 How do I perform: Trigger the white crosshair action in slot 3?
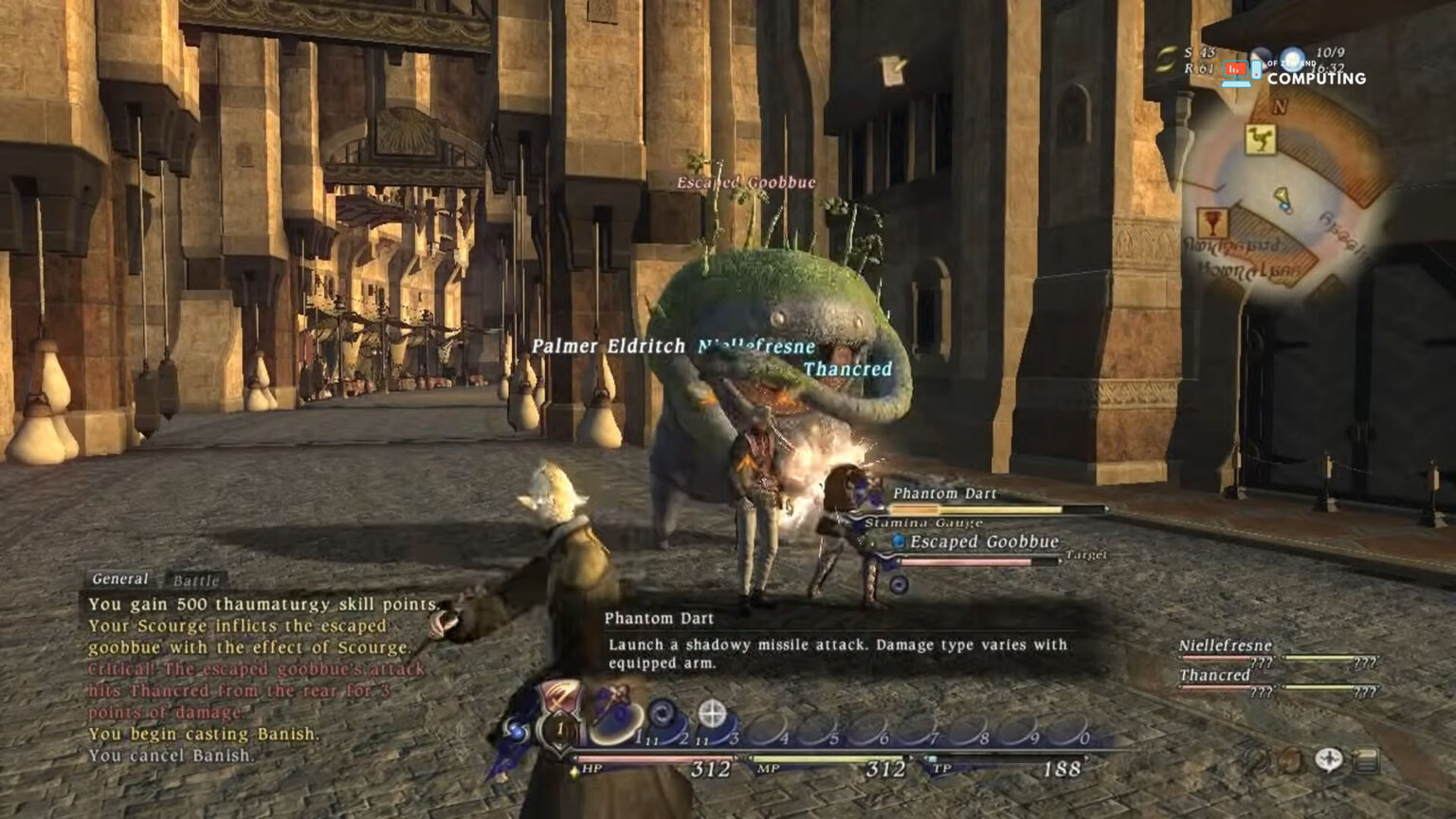coord(713,714)
